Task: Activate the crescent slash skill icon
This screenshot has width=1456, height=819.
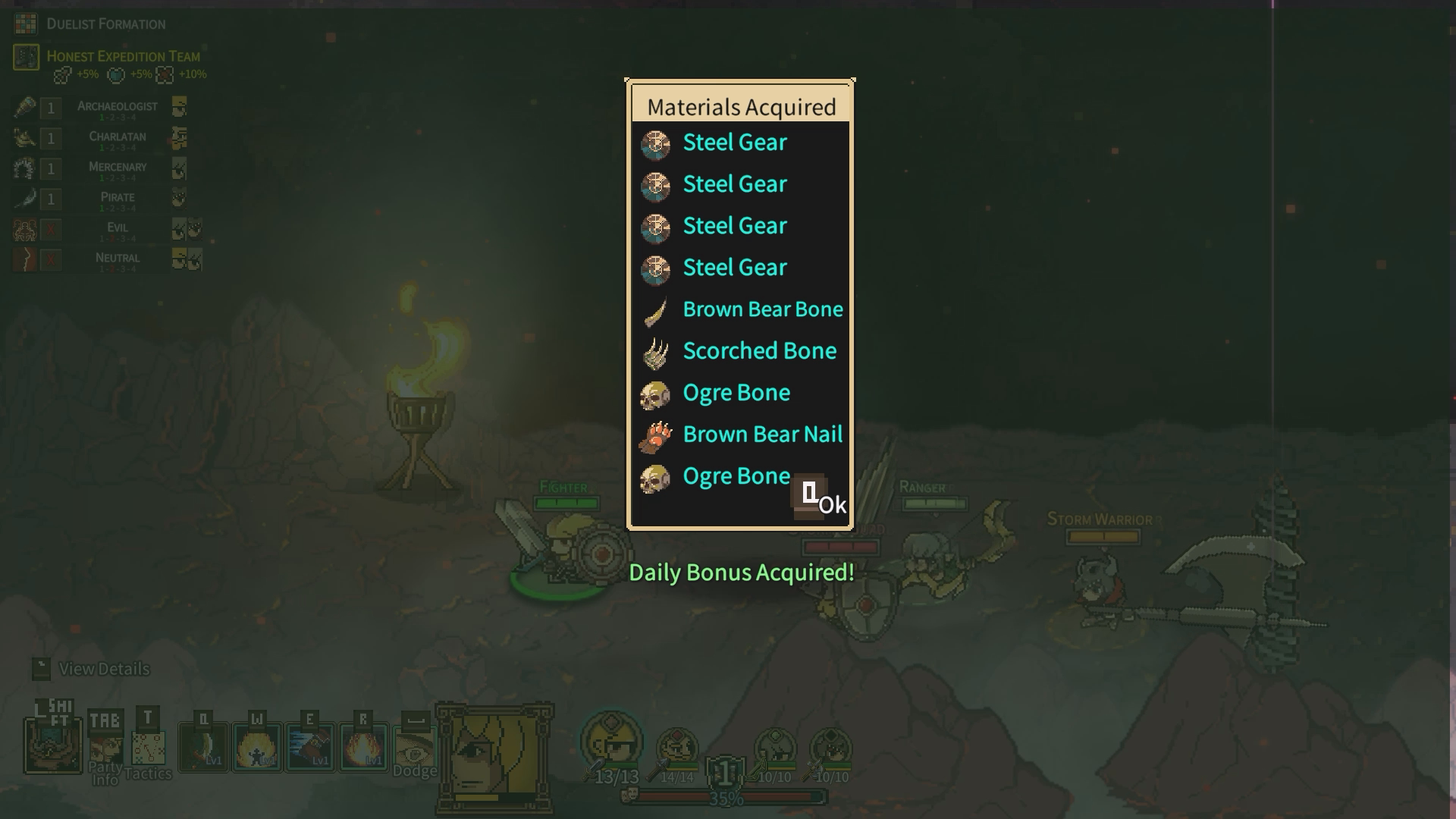Action: [204, 747]
